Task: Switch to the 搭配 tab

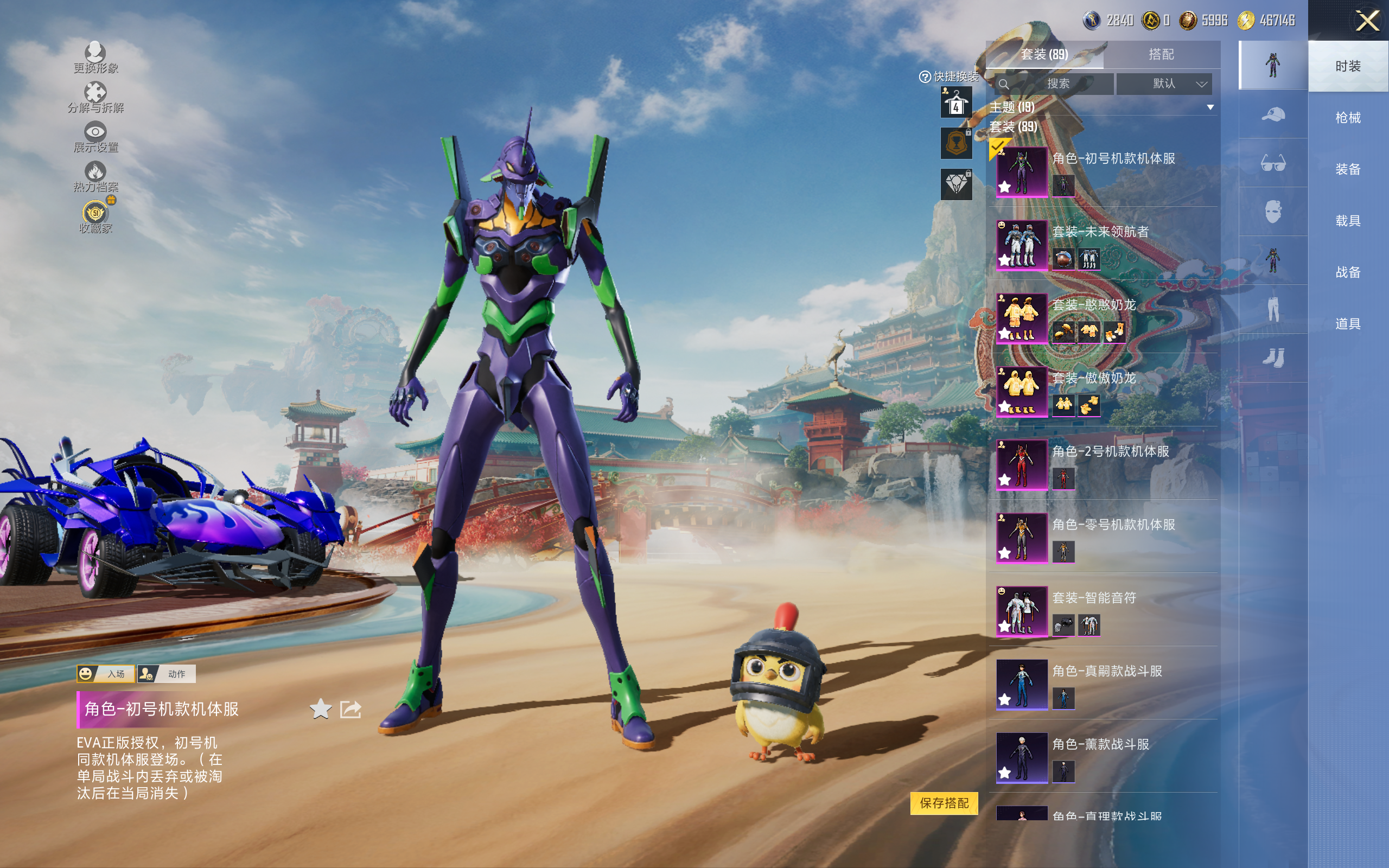Action: (1161, 55)
